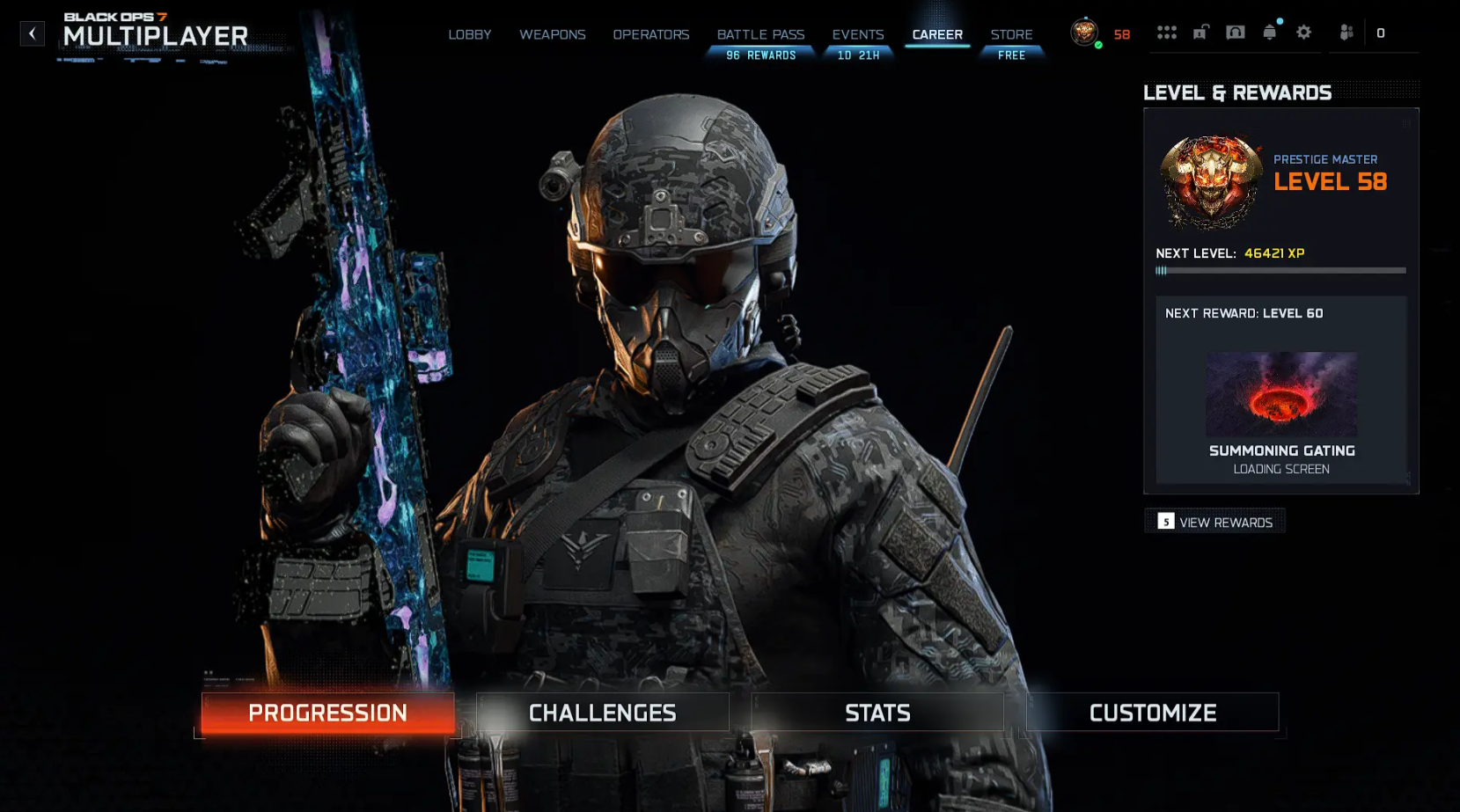
Task: Click the unlocked padlock icon
Action: point(1200,32)
